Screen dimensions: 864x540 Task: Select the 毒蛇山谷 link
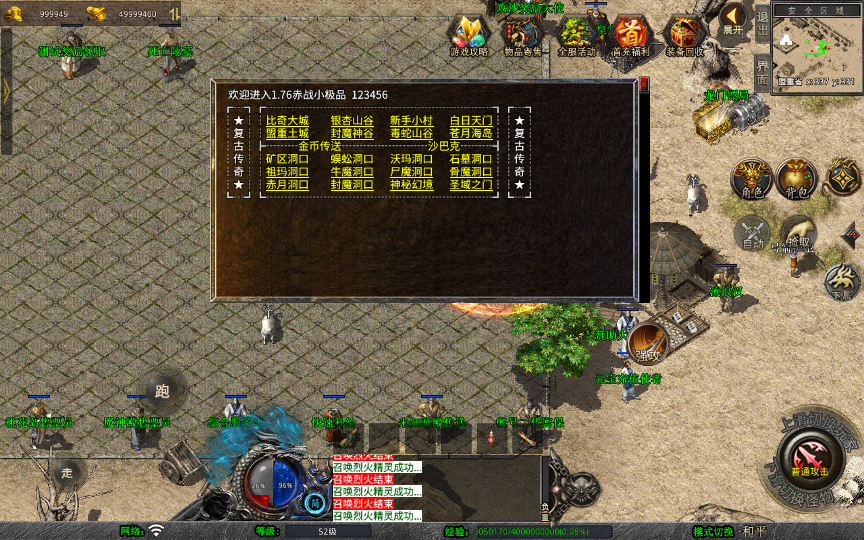411,134
